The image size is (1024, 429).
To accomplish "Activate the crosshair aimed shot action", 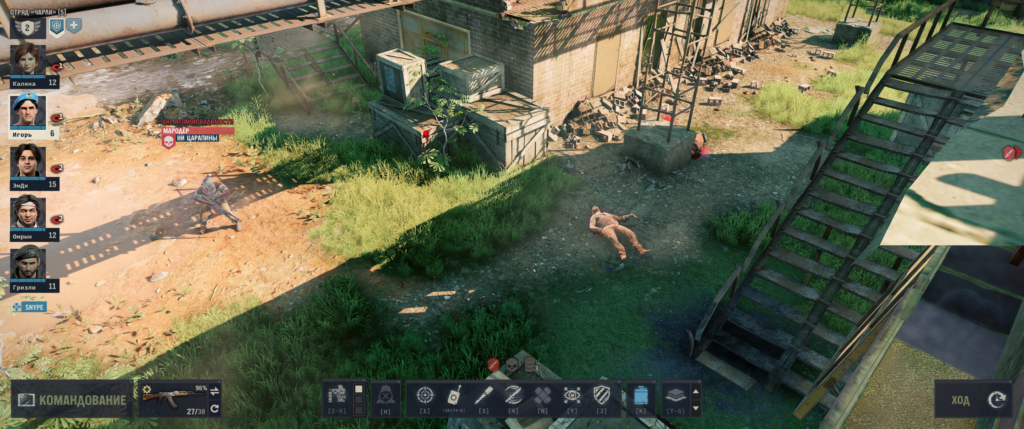I will (425, 396).
